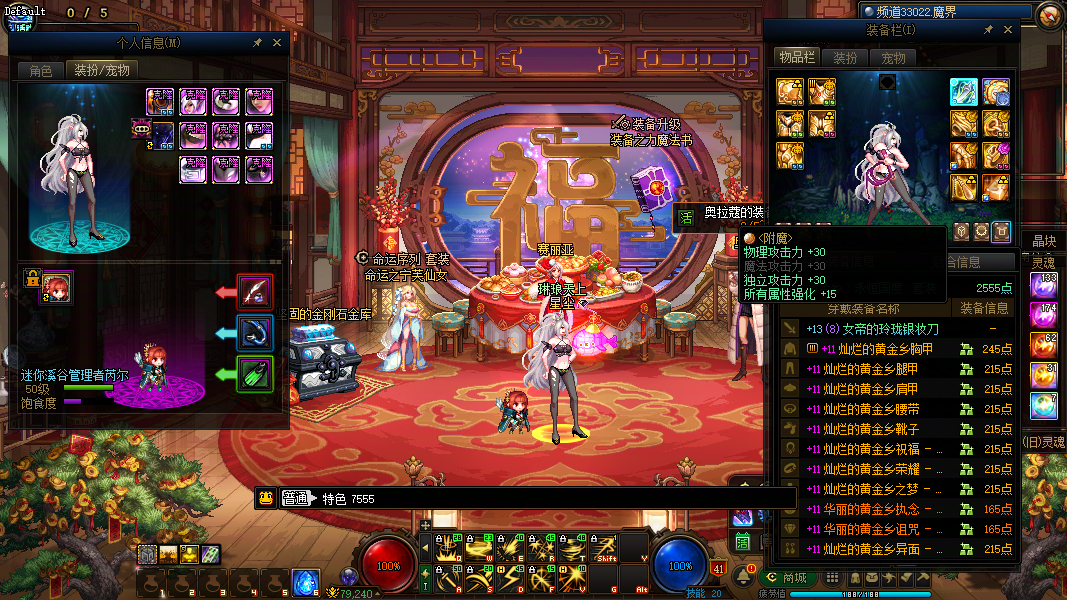
Task: Switch to the 角色 tab
Action: point(40,70)
